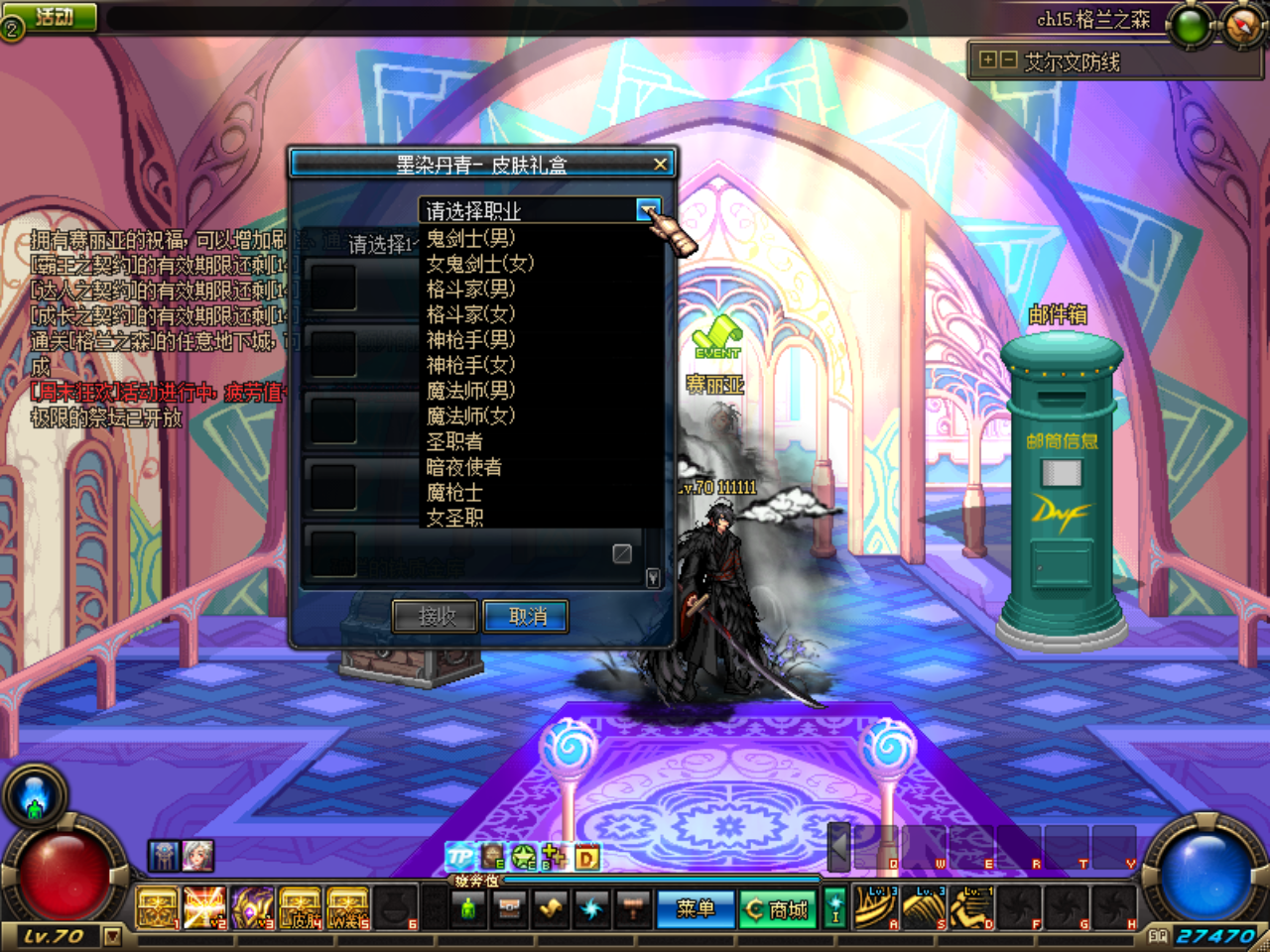Open the 请选择职业 class dropdown
Viewport: 1270px width, 952px height.
(x=649, y=210)
